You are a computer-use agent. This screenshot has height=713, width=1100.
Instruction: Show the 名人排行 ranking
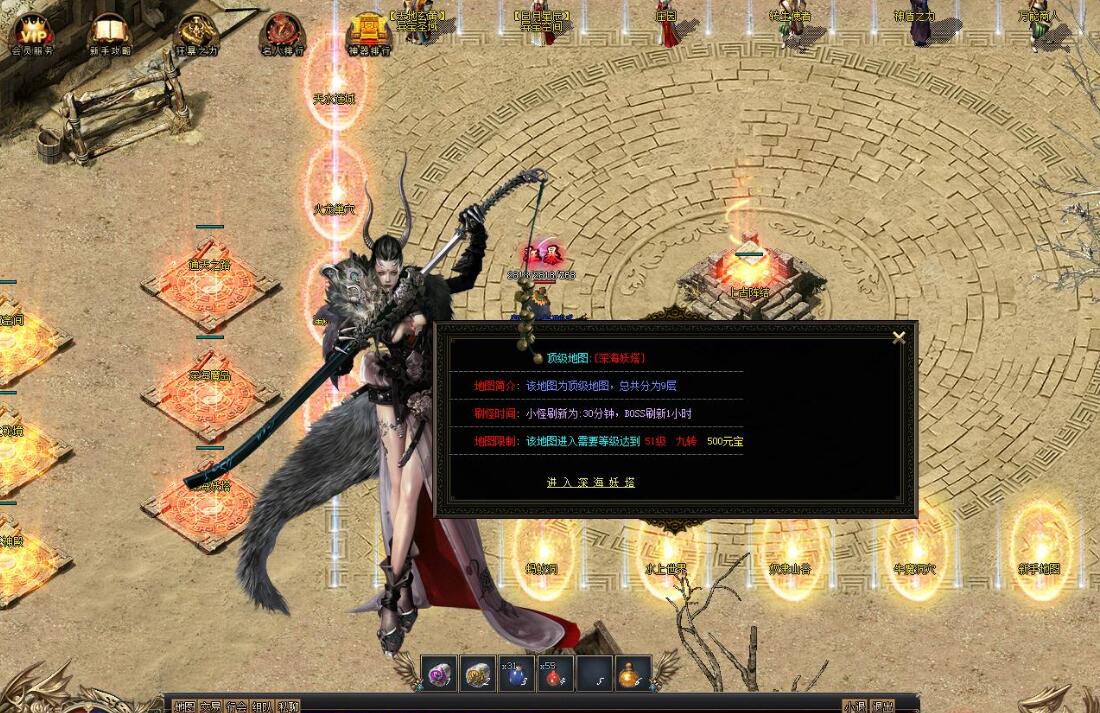tap(283, 33)
